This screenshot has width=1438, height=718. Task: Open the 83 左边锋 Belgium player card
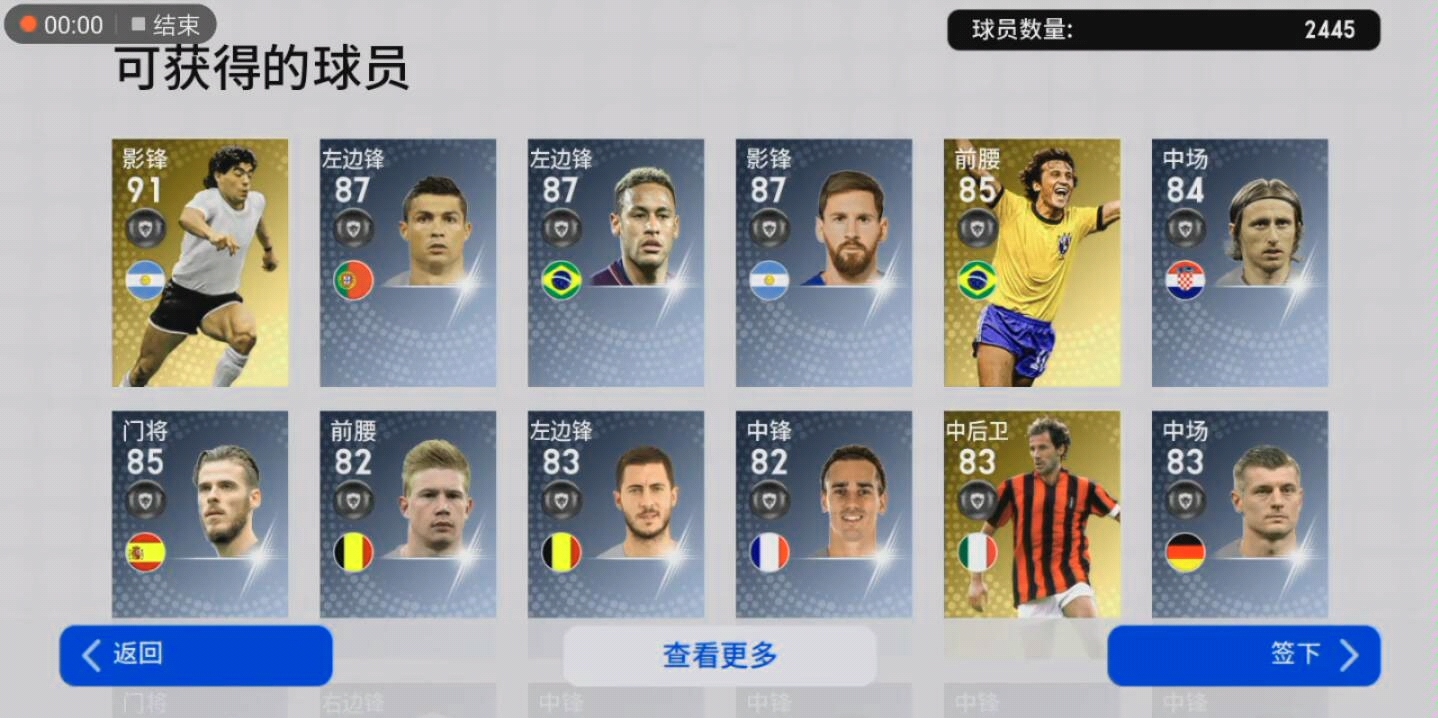coord(616,514)
